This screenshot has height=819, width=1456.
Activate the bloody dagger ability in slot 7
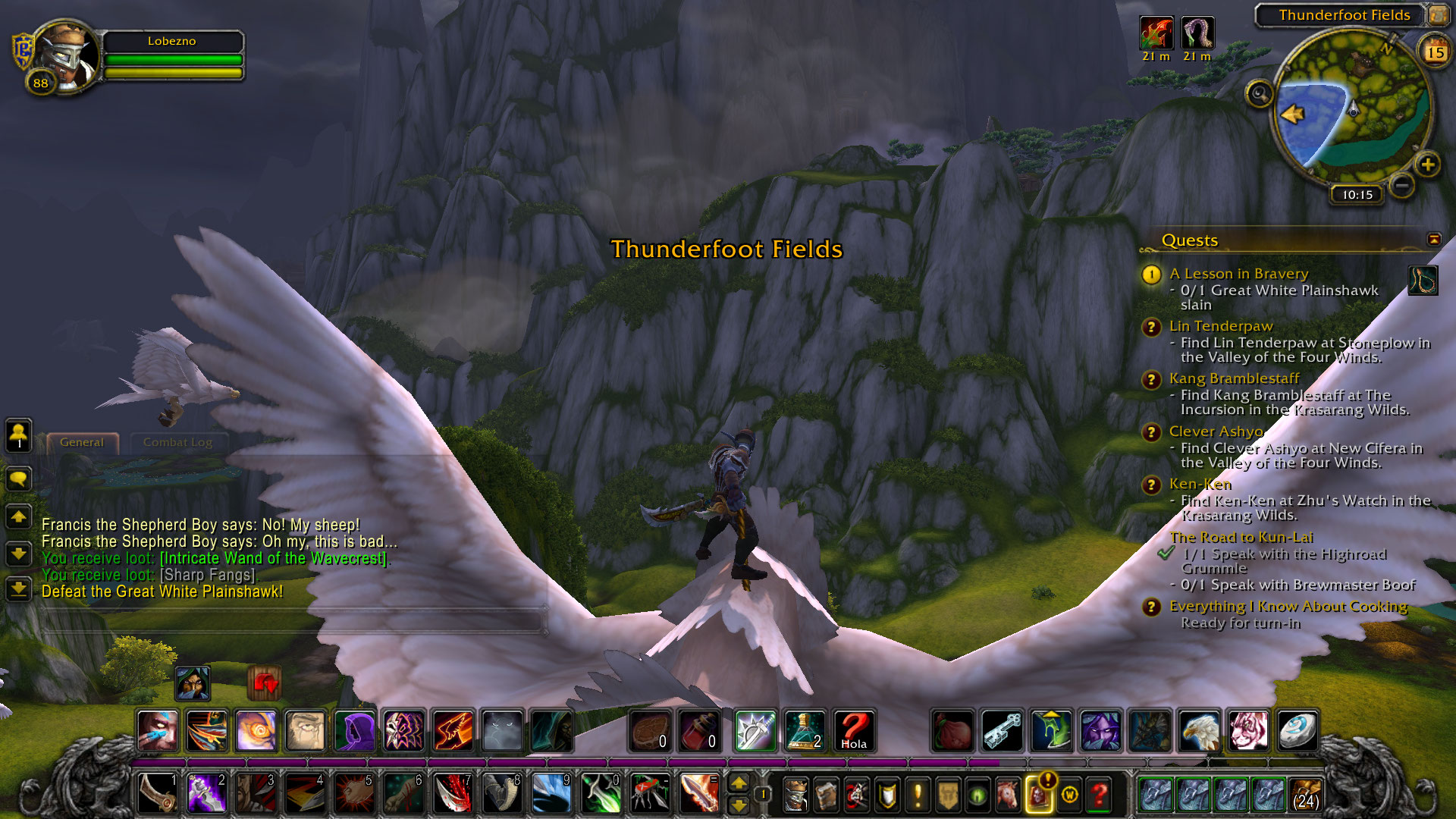tap(453, 794)
